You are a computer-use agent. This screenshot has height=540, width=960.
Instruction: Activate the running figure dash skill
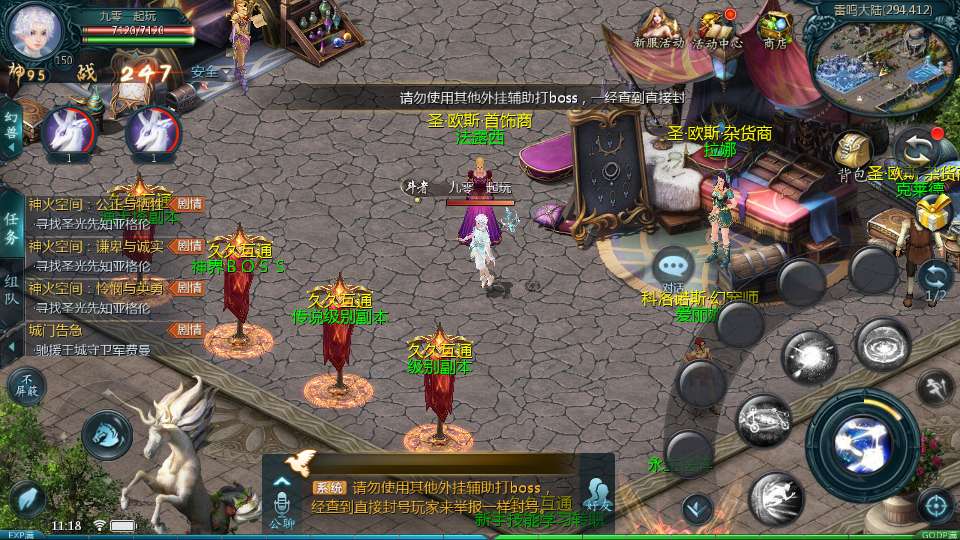point(936,386)
